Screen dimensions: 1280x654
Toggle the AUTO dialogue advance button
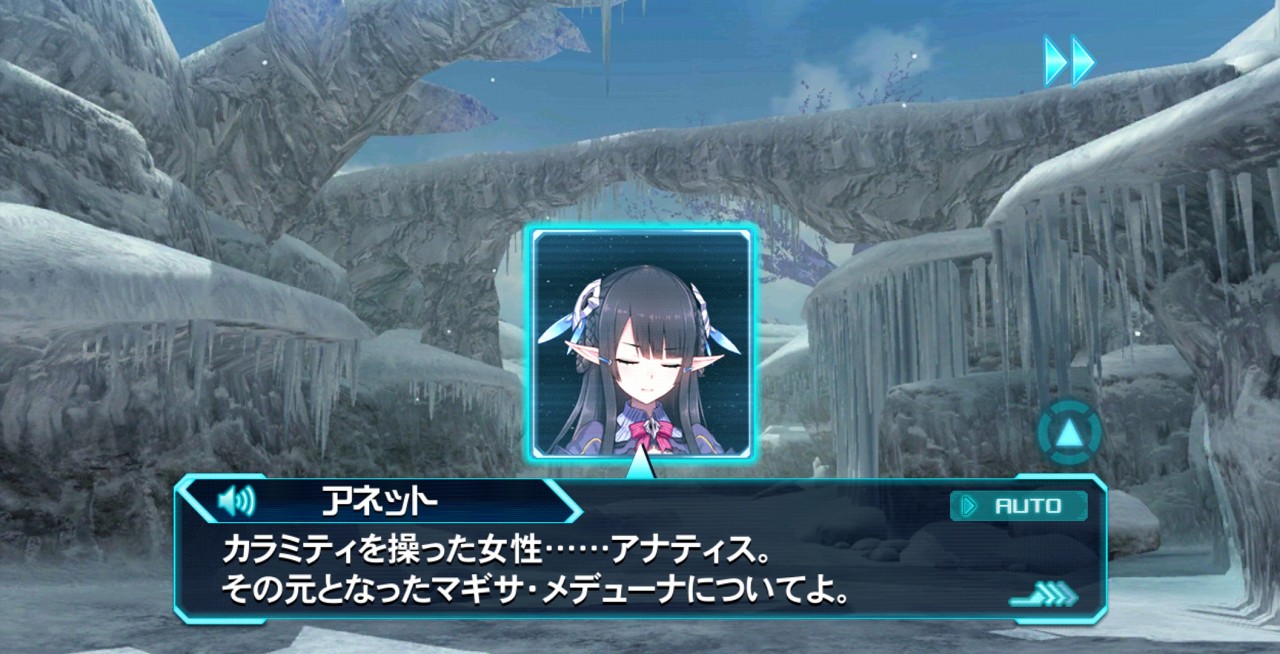[1018, 506]
